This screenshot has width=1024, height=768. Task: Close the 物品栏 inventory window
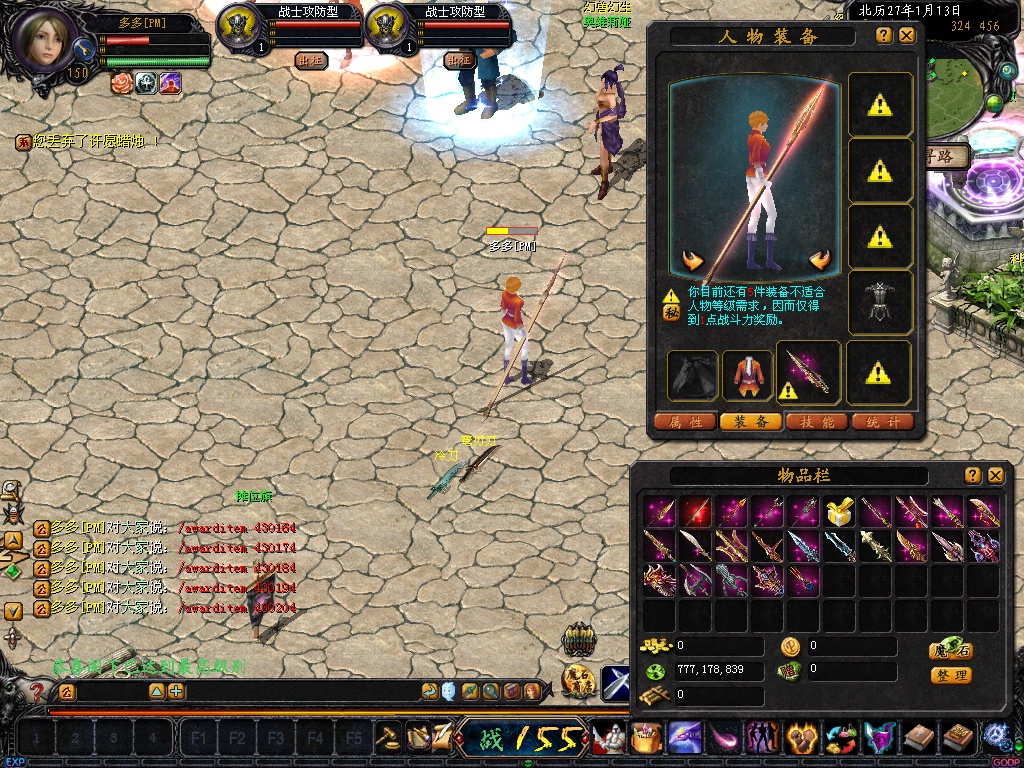coord(995,475)
